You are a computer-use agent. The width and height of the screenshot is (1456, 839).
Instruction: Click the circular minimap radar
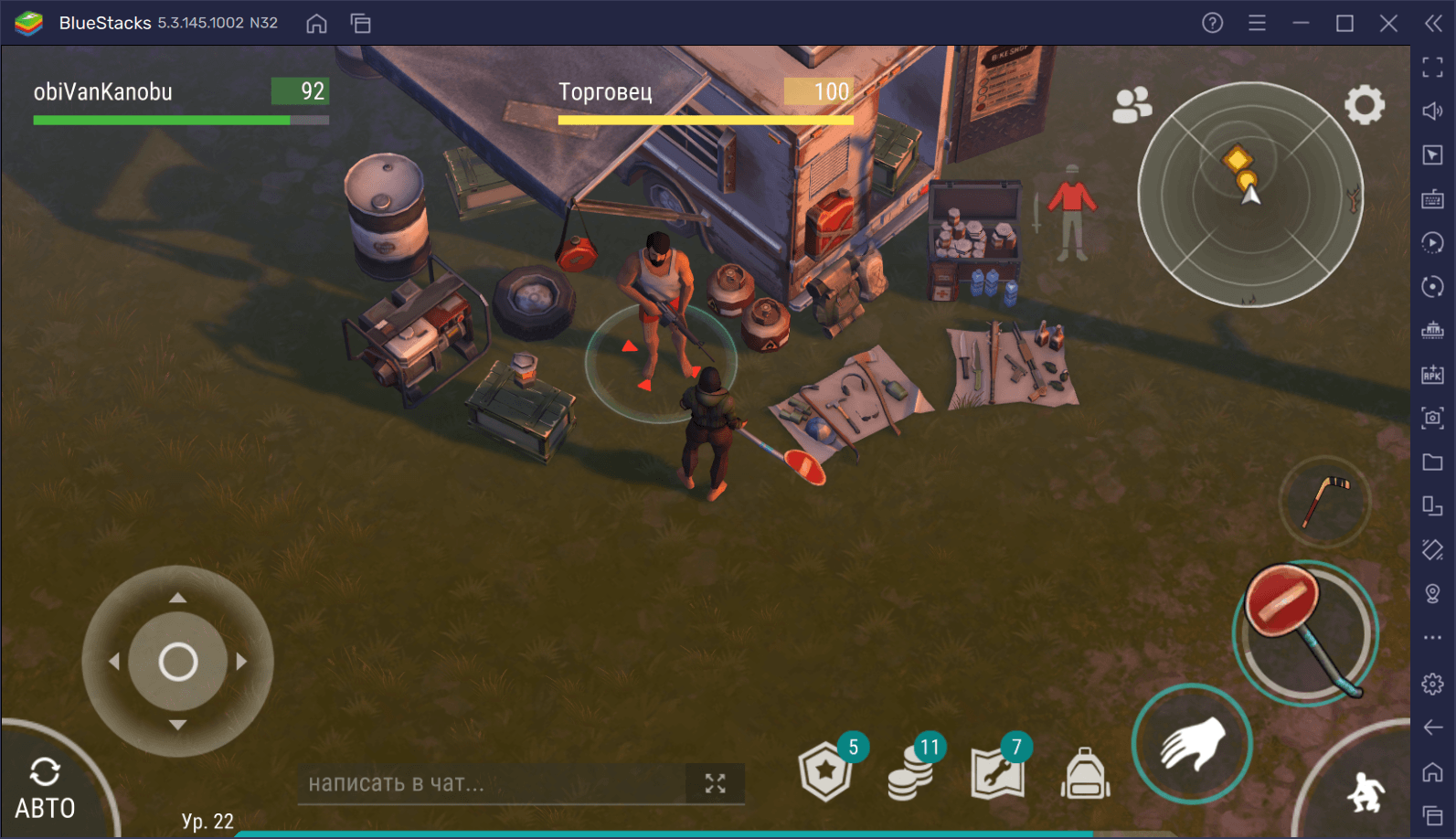[1249, 195]
